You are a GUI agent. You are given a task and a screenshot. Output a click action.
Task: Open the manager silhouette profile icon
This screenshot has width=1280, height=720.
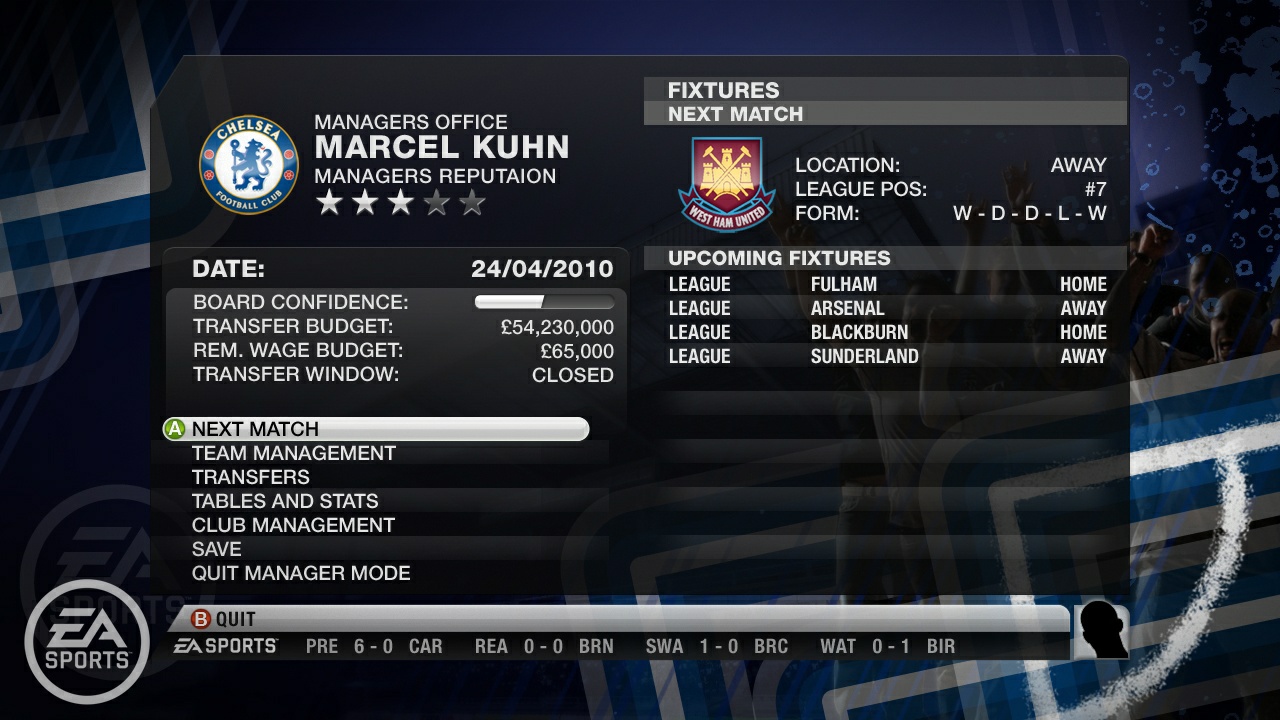[x=1101, y=632]
